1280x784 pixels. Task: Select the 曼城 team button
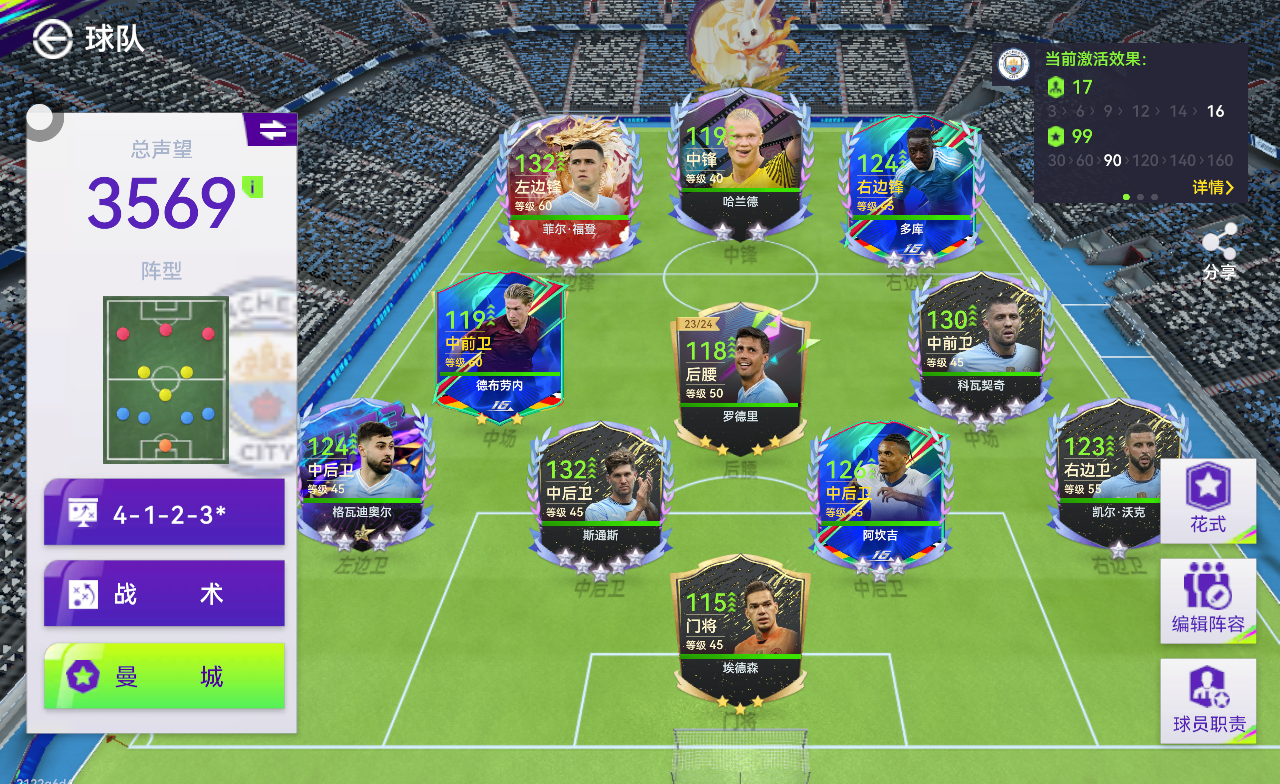164,676
